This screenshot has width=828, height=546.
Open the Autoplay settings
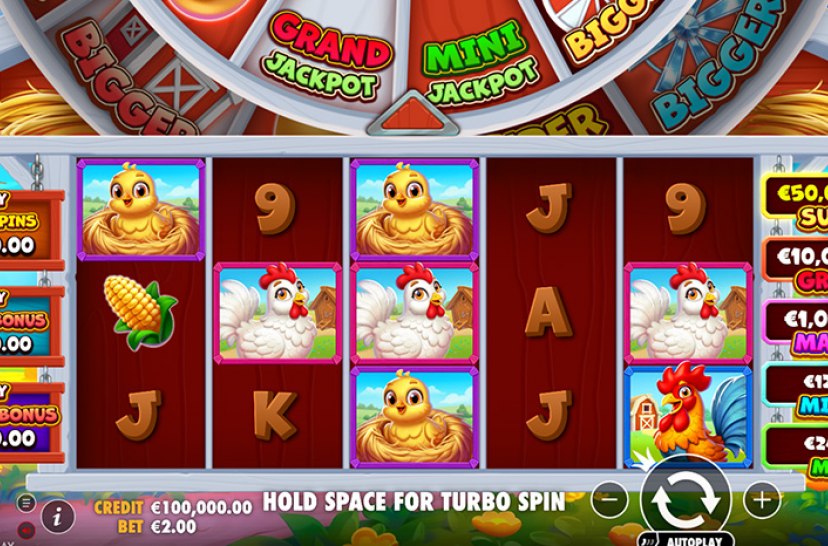(689, 538)
